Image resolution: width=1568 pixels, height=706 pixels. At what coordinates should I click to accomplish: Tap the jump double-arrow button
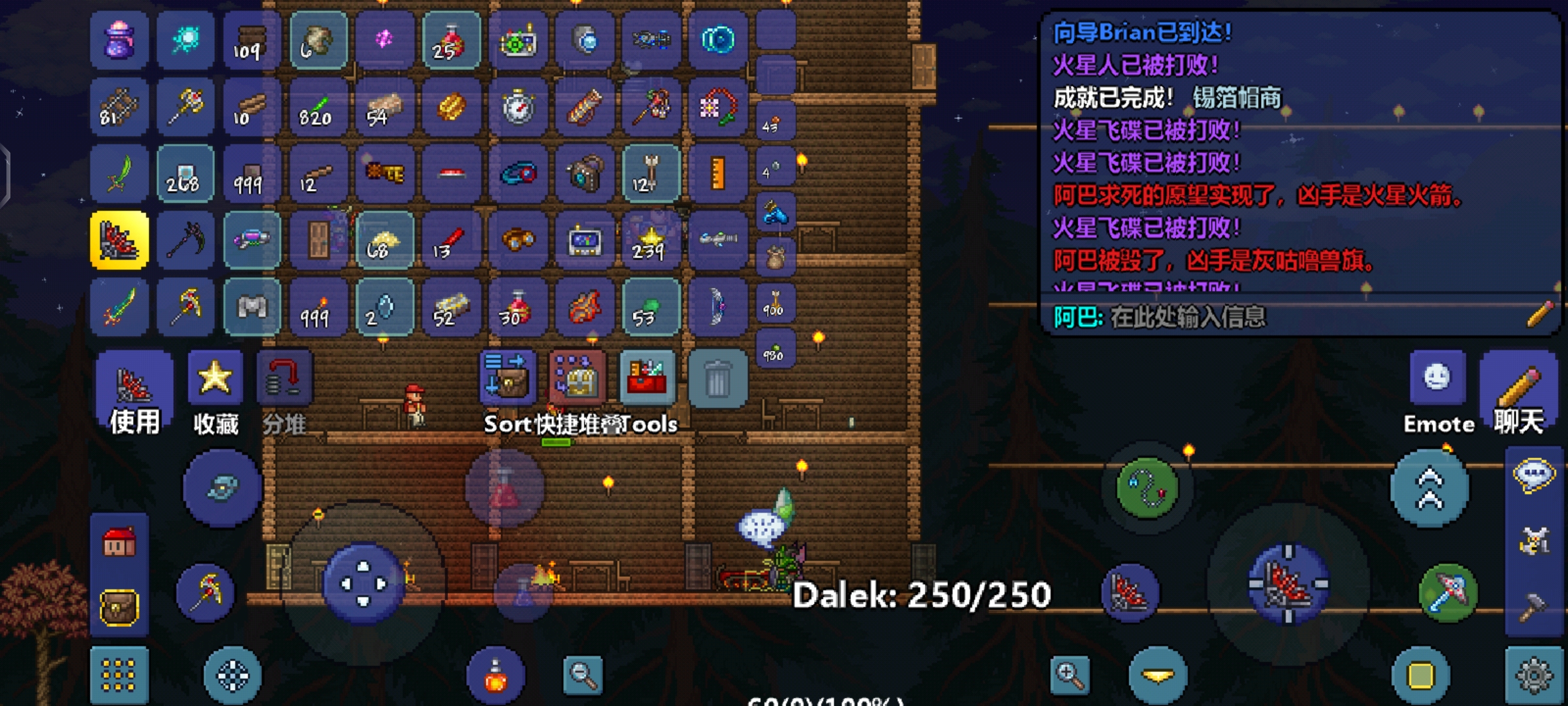[x=1429, y=488]
